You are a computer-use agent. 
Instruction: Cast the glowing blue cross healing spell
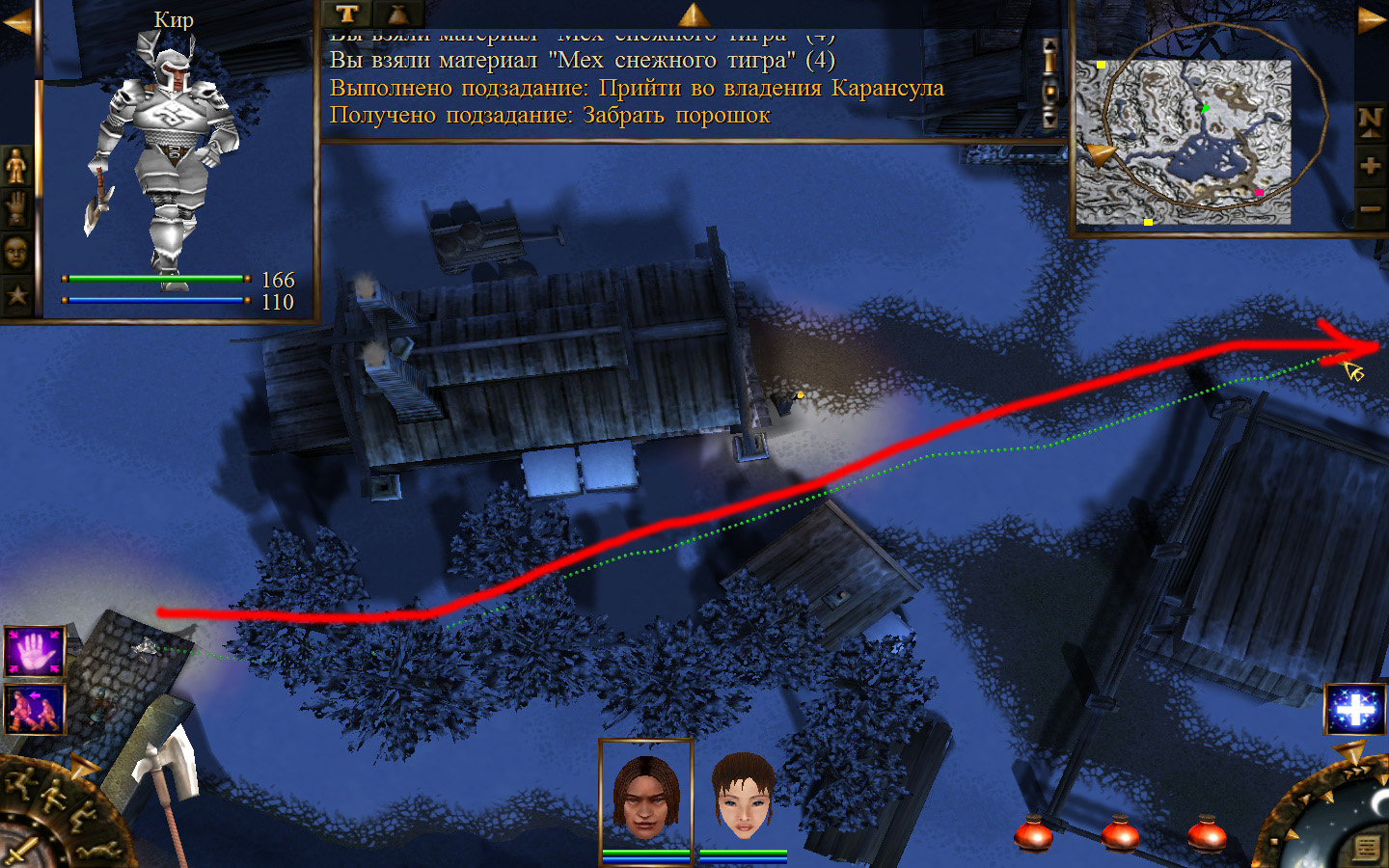tap(1355, 710)
